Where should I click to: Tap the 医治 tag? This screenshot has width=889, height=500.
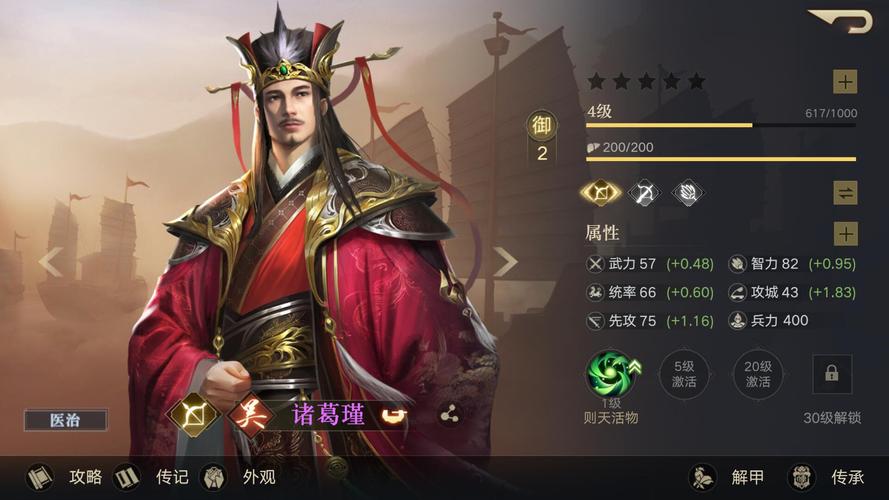(66, 421)
